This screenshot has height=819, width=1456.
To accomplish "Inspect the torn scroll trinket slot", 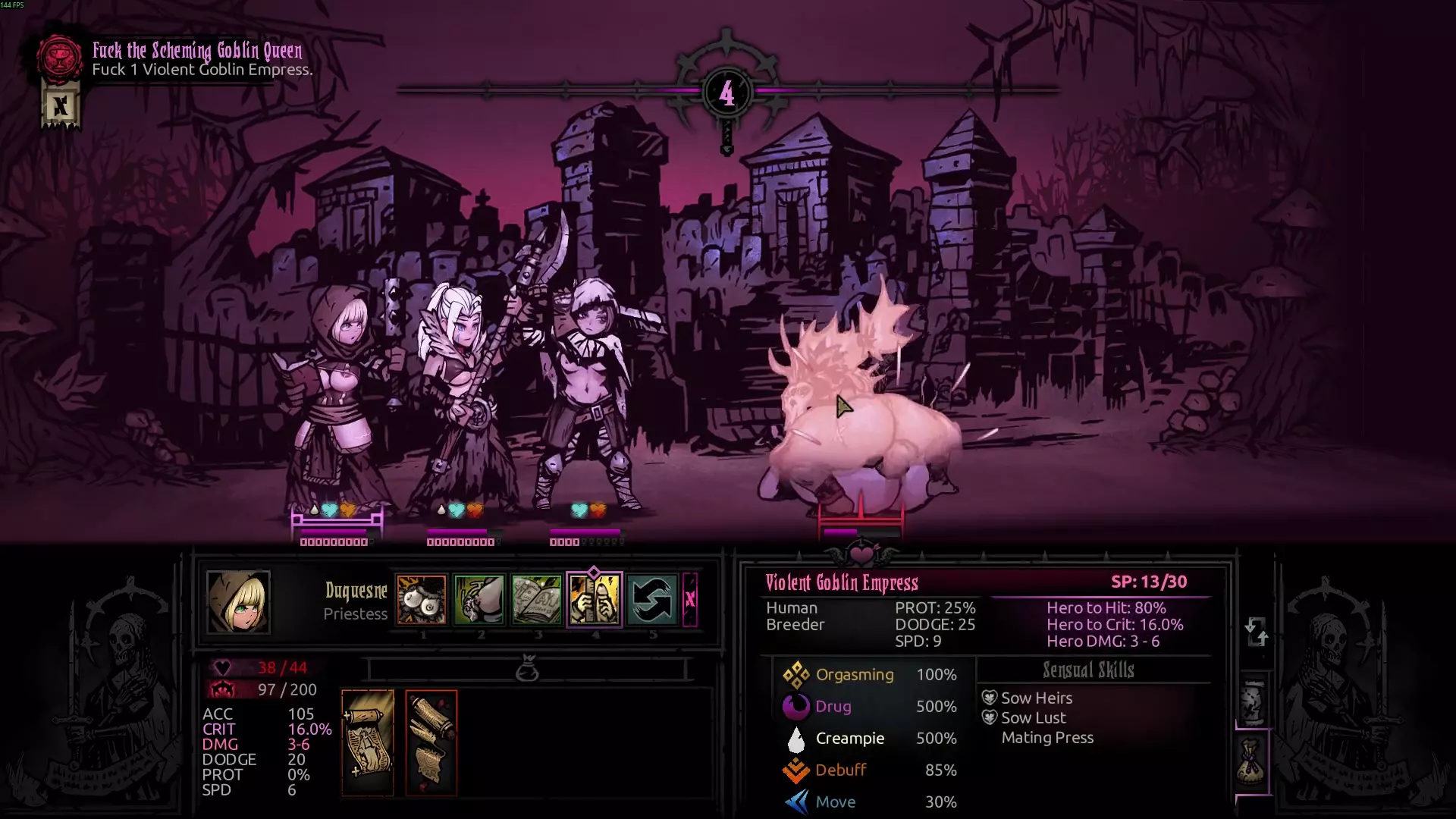I will point(431,742).
